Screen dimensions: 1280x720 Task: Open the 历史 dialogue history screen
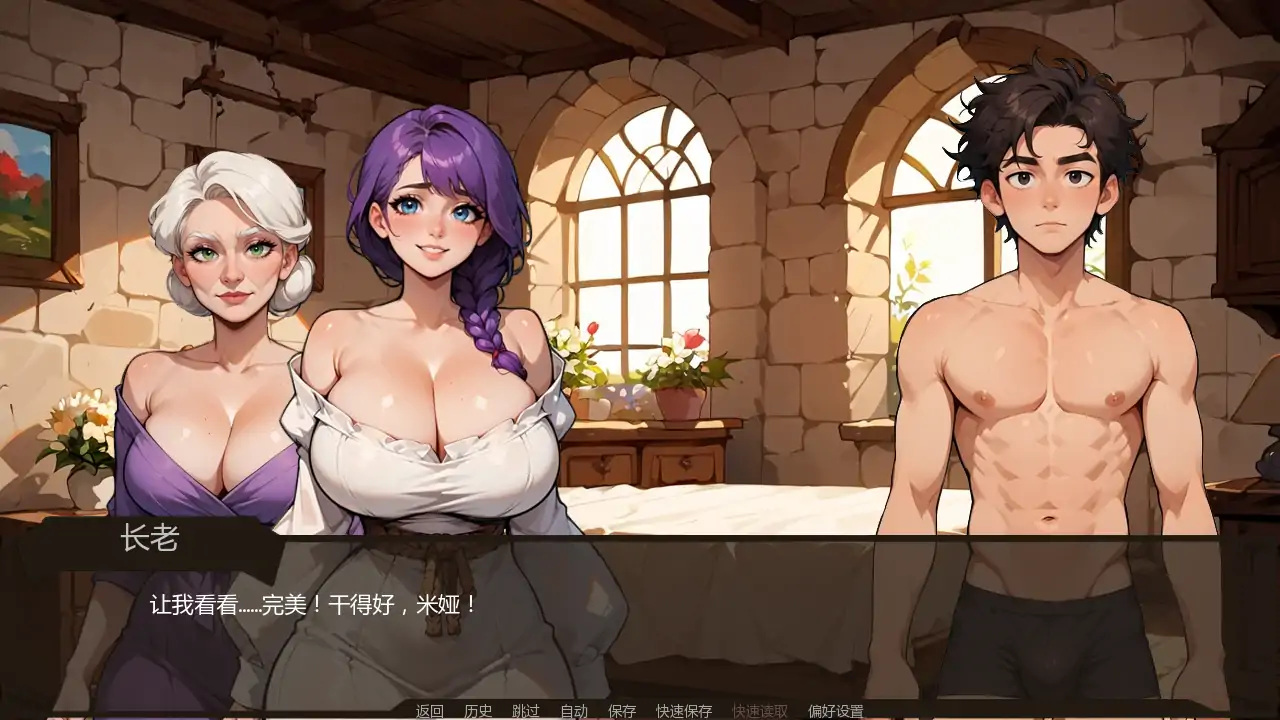(476, 712)
